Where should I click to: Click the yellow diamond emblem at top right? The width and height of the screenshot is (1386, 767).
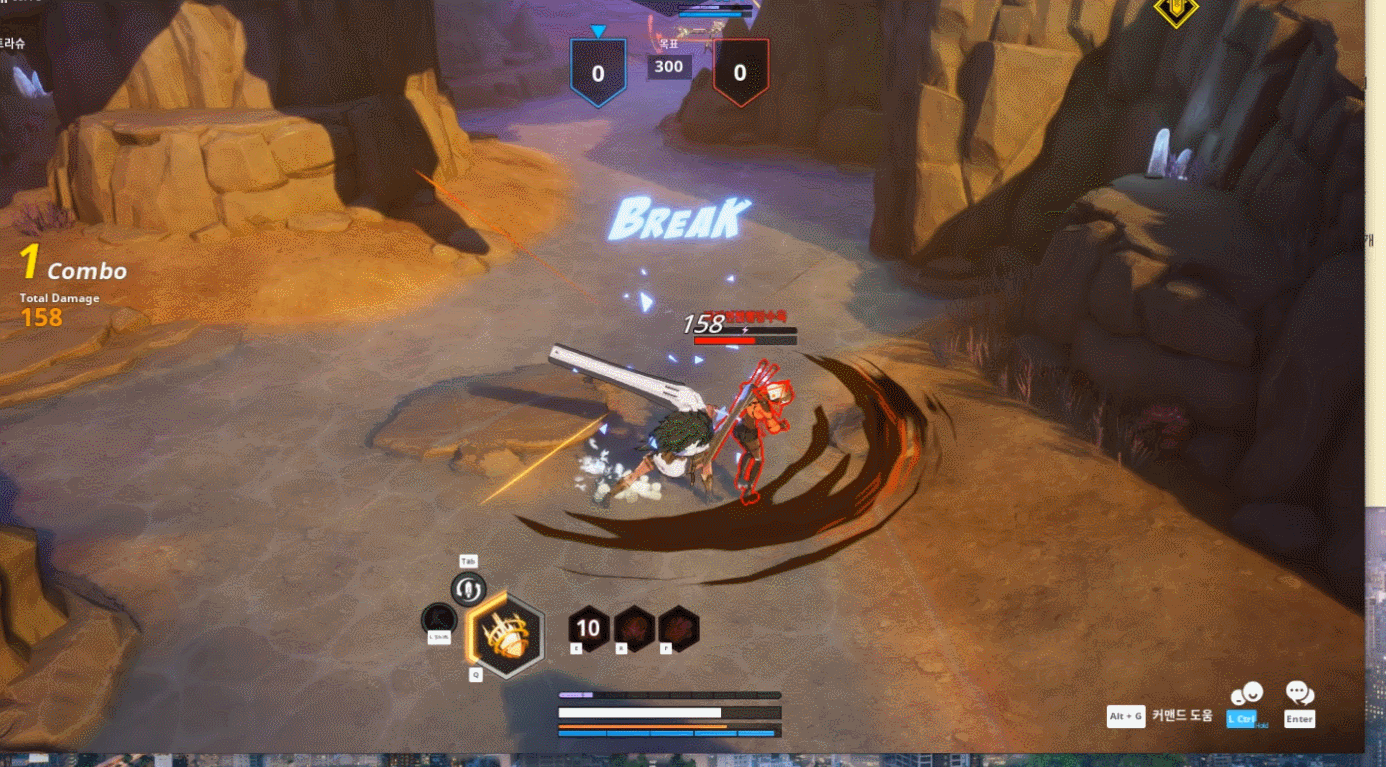pos(1177,10)
